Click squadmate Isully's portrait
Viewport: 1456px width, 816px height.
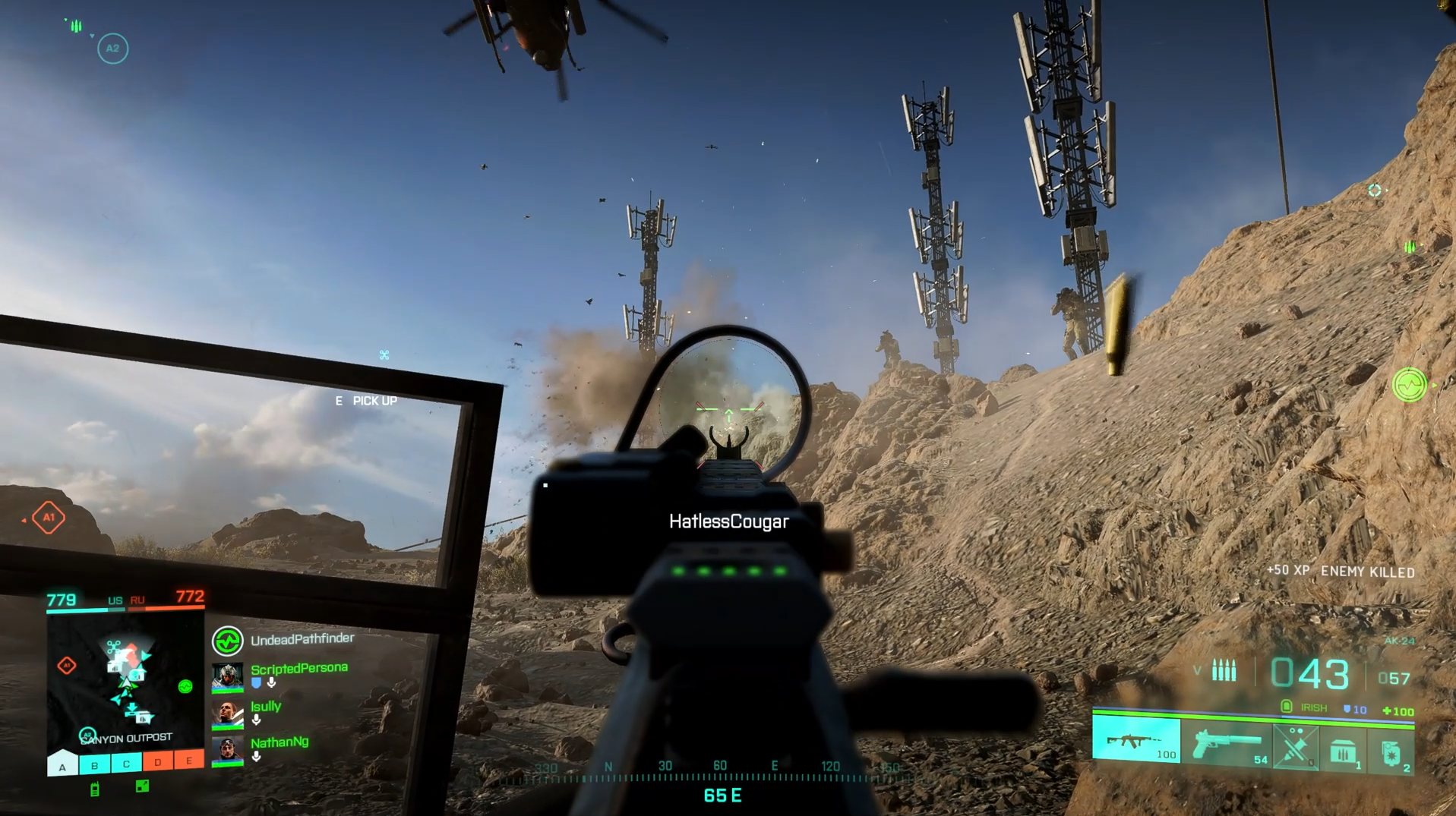(227, 714)
